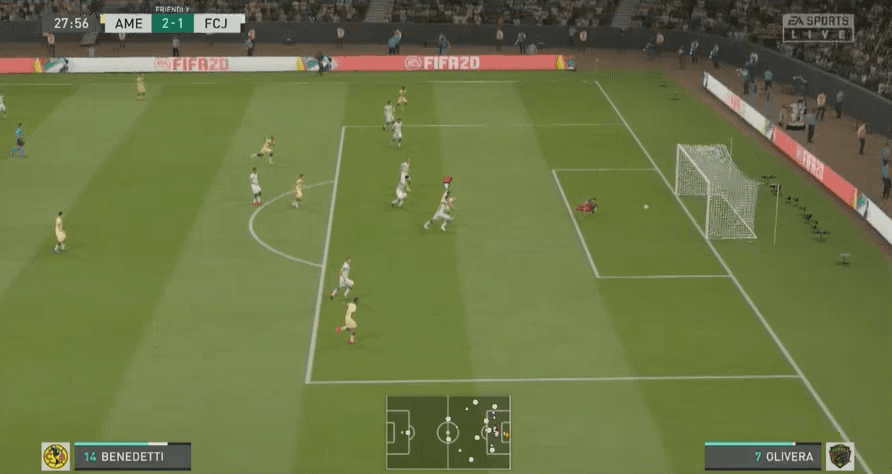Select the 14 Benedetti player panel
The width and height of the screenshot is (892, 474).
[131, 457]
